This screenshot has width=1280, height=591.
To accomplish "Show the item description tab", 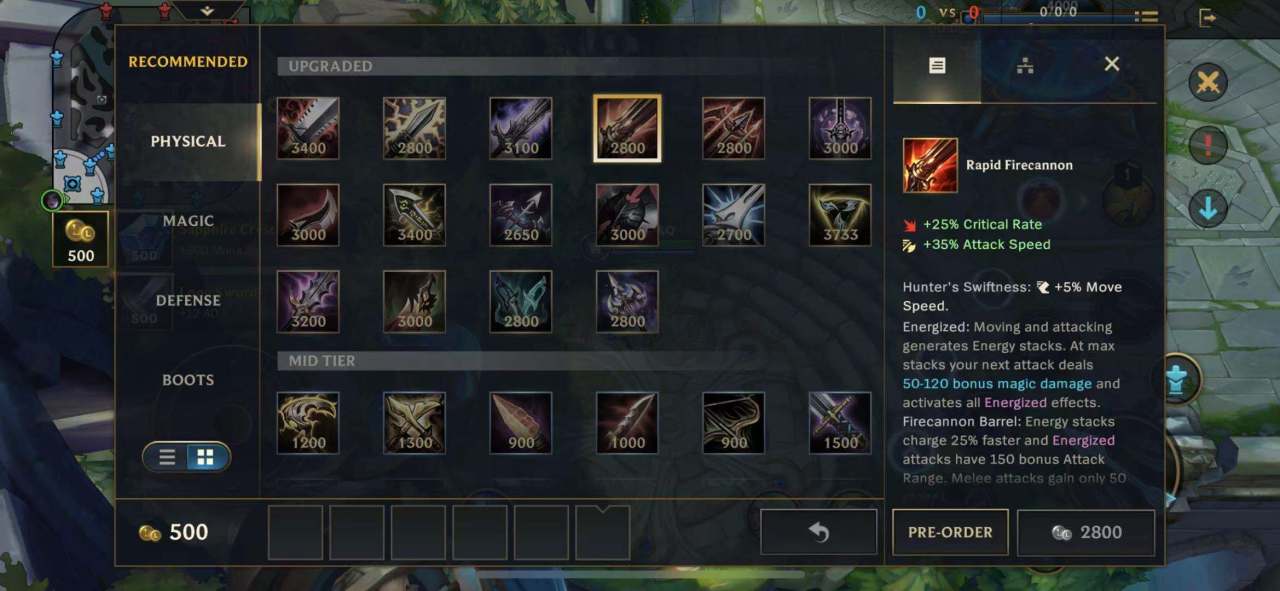I will 937,66.
